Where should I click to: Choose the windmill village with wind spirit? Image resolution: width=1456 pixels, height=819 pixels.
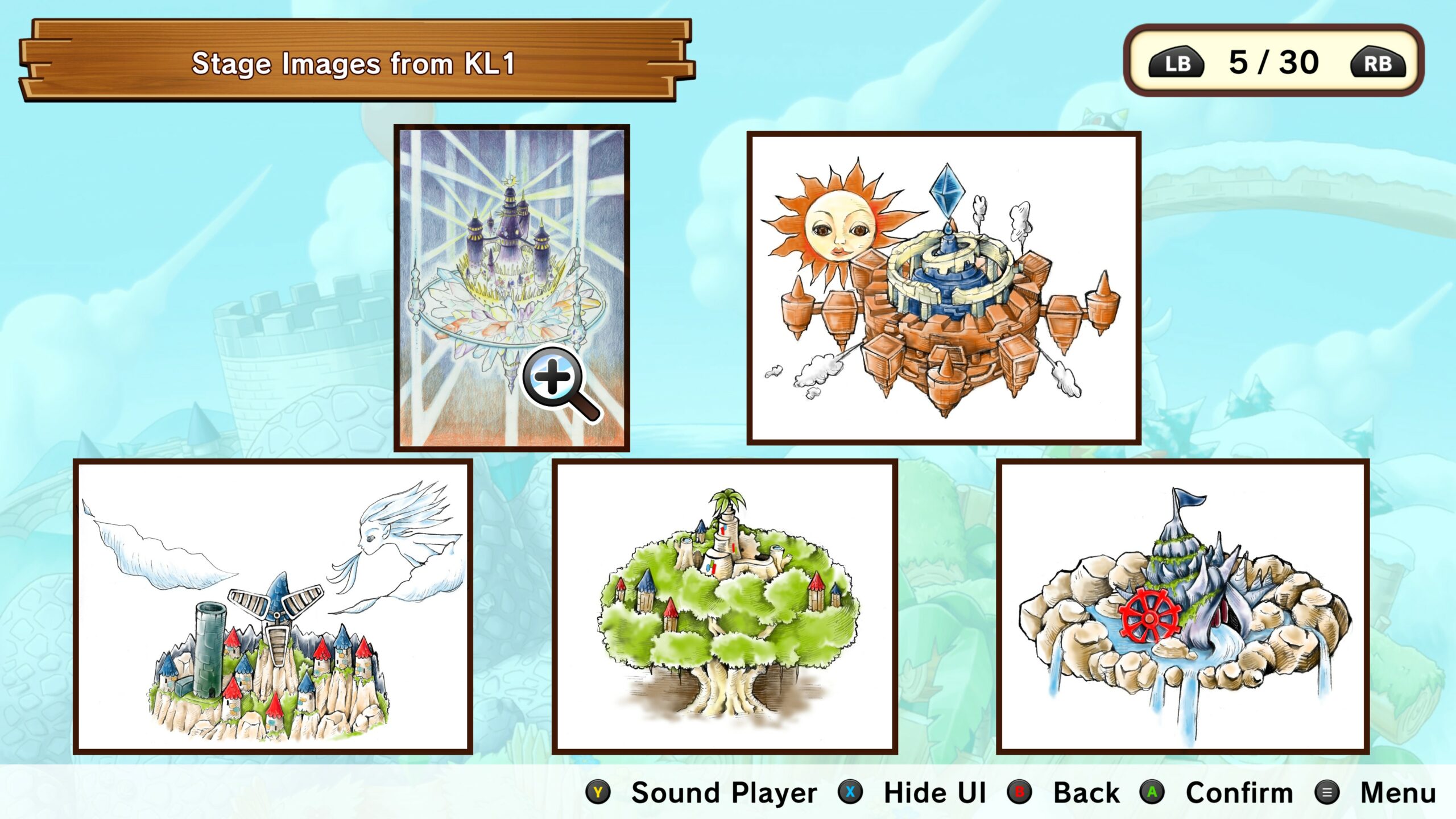pyautogui.click(x=272, y=606)
